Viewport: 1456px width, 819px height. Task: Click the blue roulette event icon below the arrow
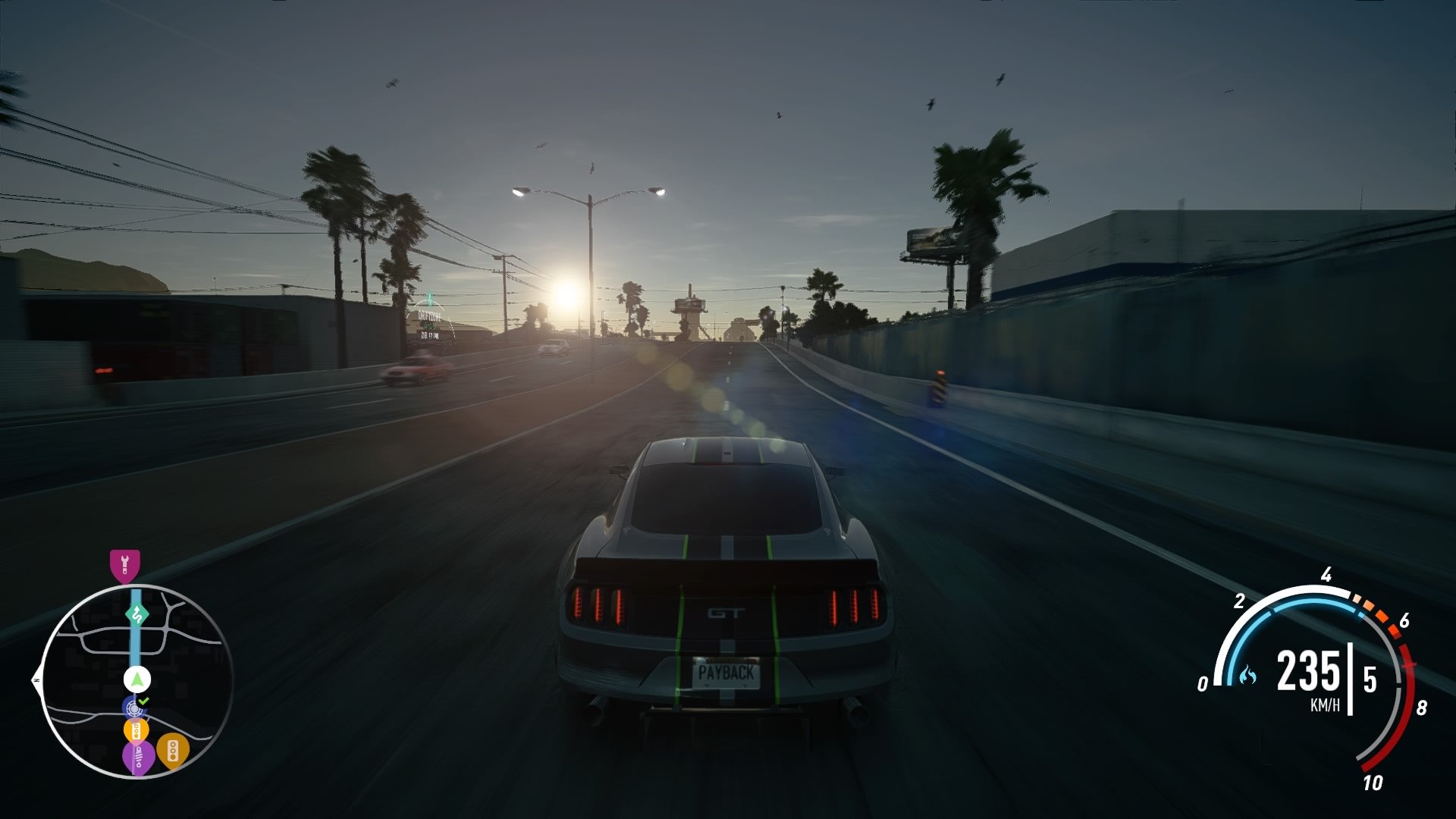tap(133, 708)
